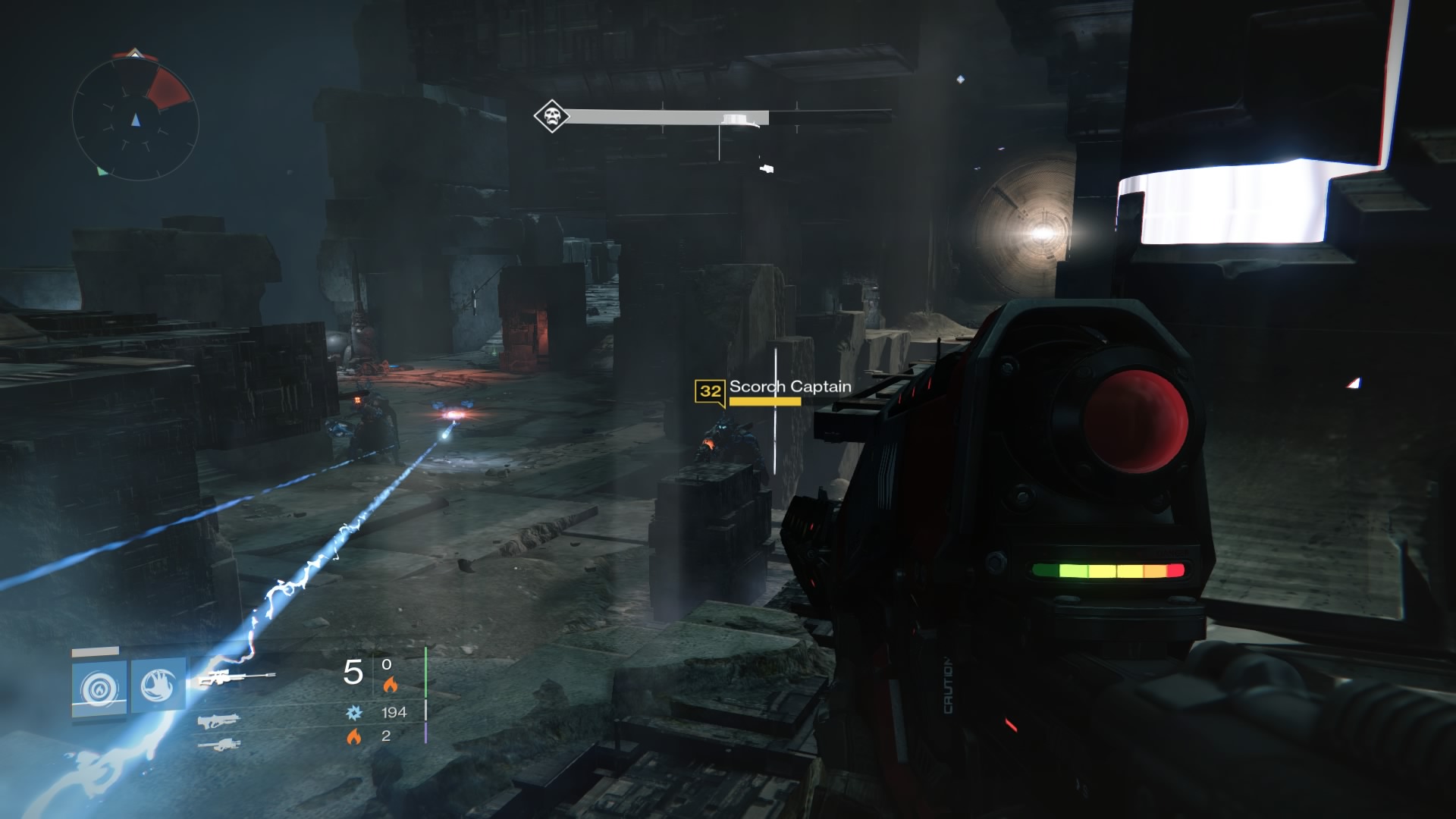Click the north arrow on the minimap
Image resolution: width=1456 pixels, height=819 pixels.
click(x=135, y=55)
